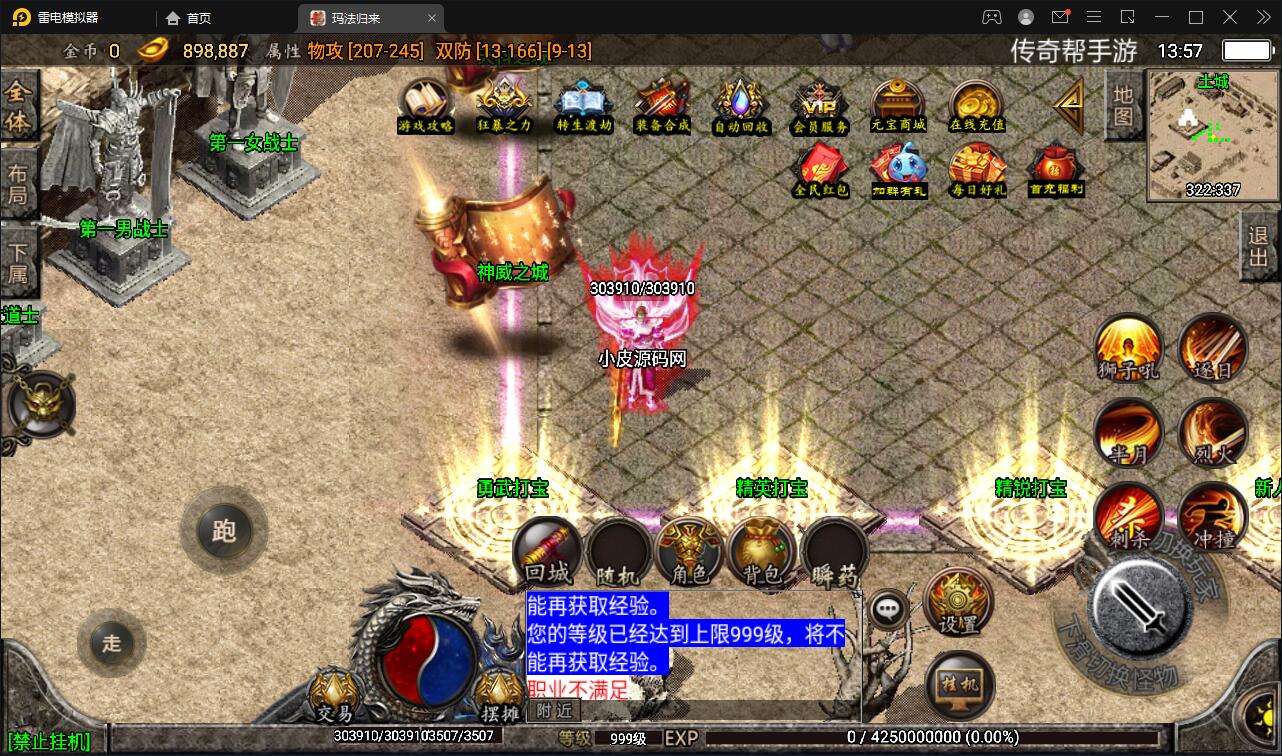
Task: Open the 角色 character panel icon
Action: [x=690, y=551]
